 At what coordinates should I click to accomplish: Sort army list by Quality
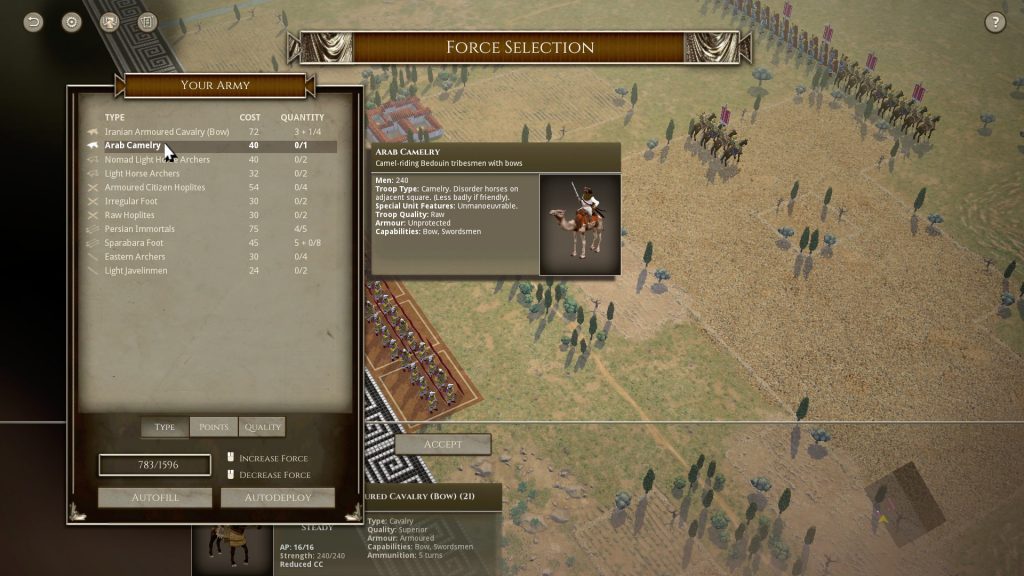coord(262,427)
